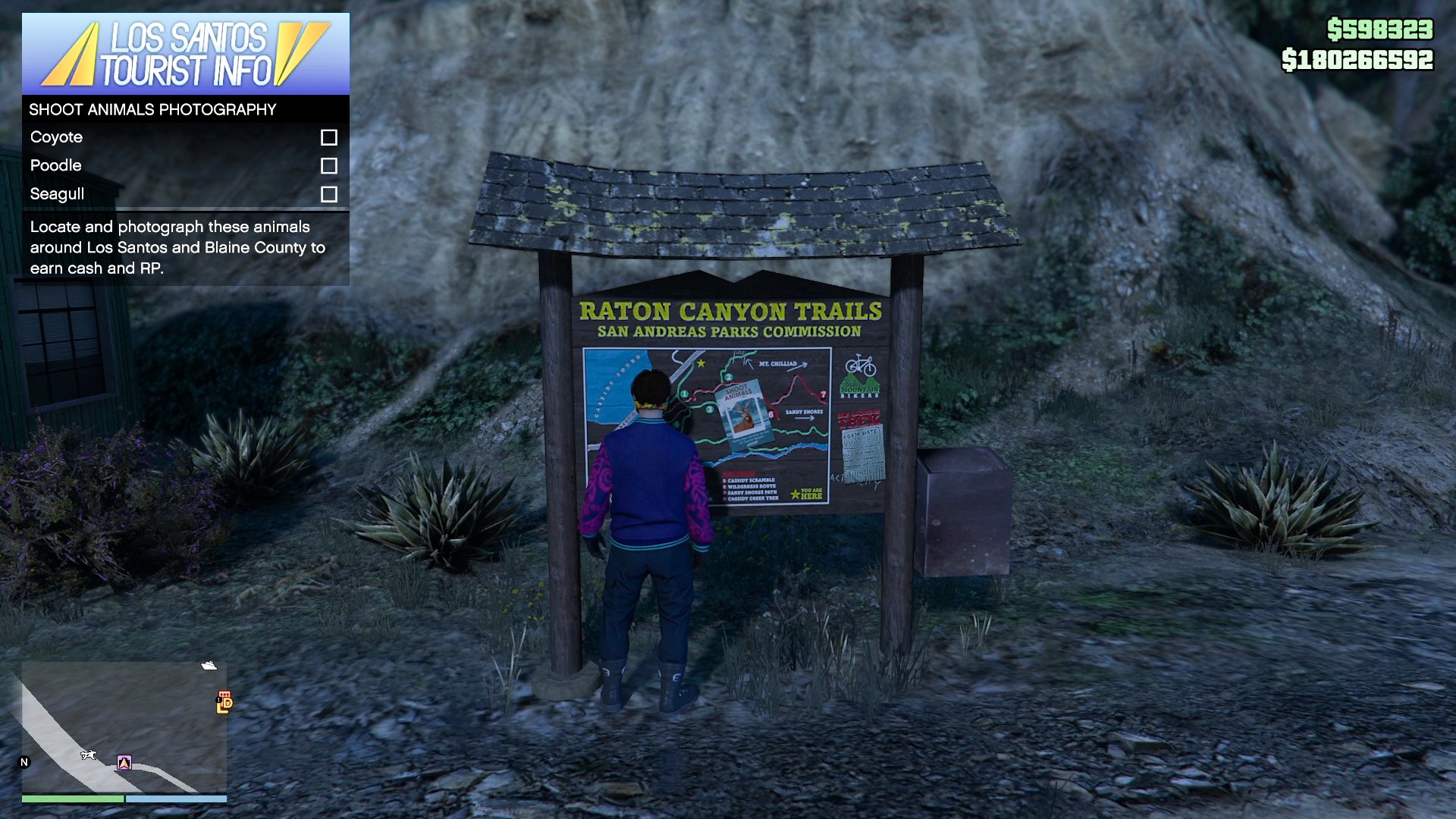Select the Shoot Animals Photography title bar
The height and width of the screenshot is (819, 1456).
152,109
